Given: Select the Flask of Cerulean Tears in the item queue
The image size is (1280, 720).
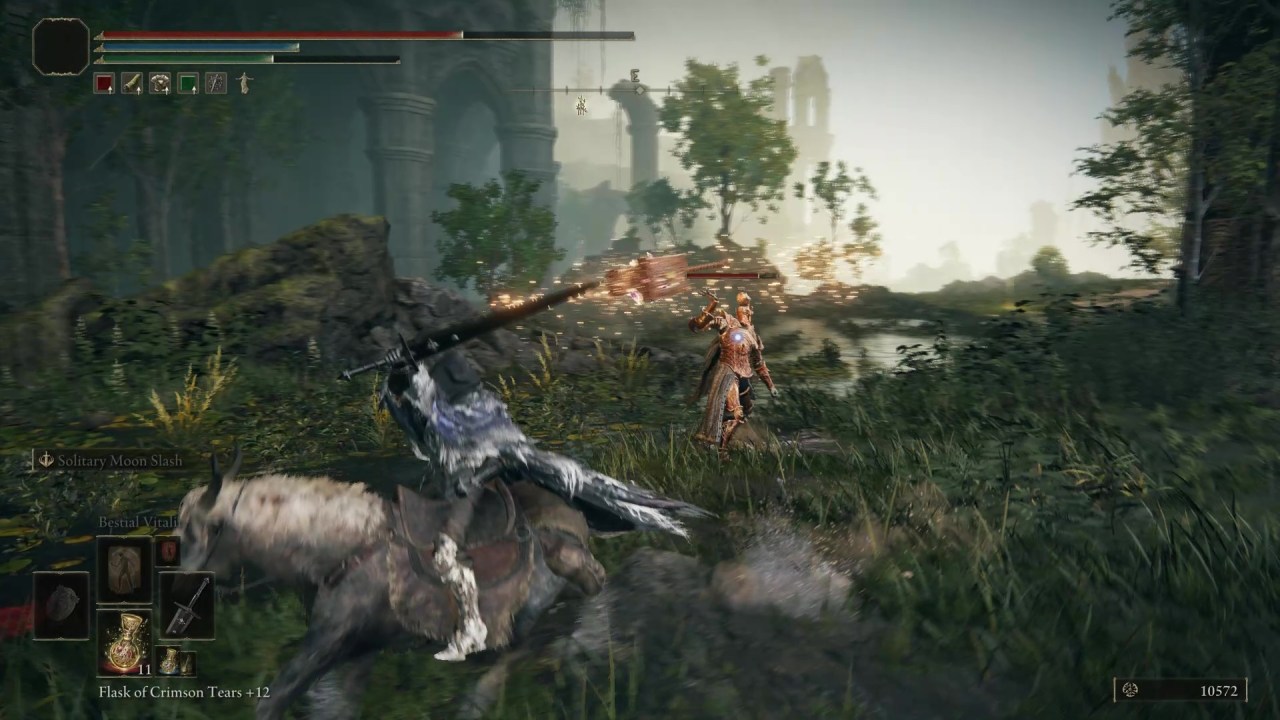Looking at the screenshot, I should 169,661.
